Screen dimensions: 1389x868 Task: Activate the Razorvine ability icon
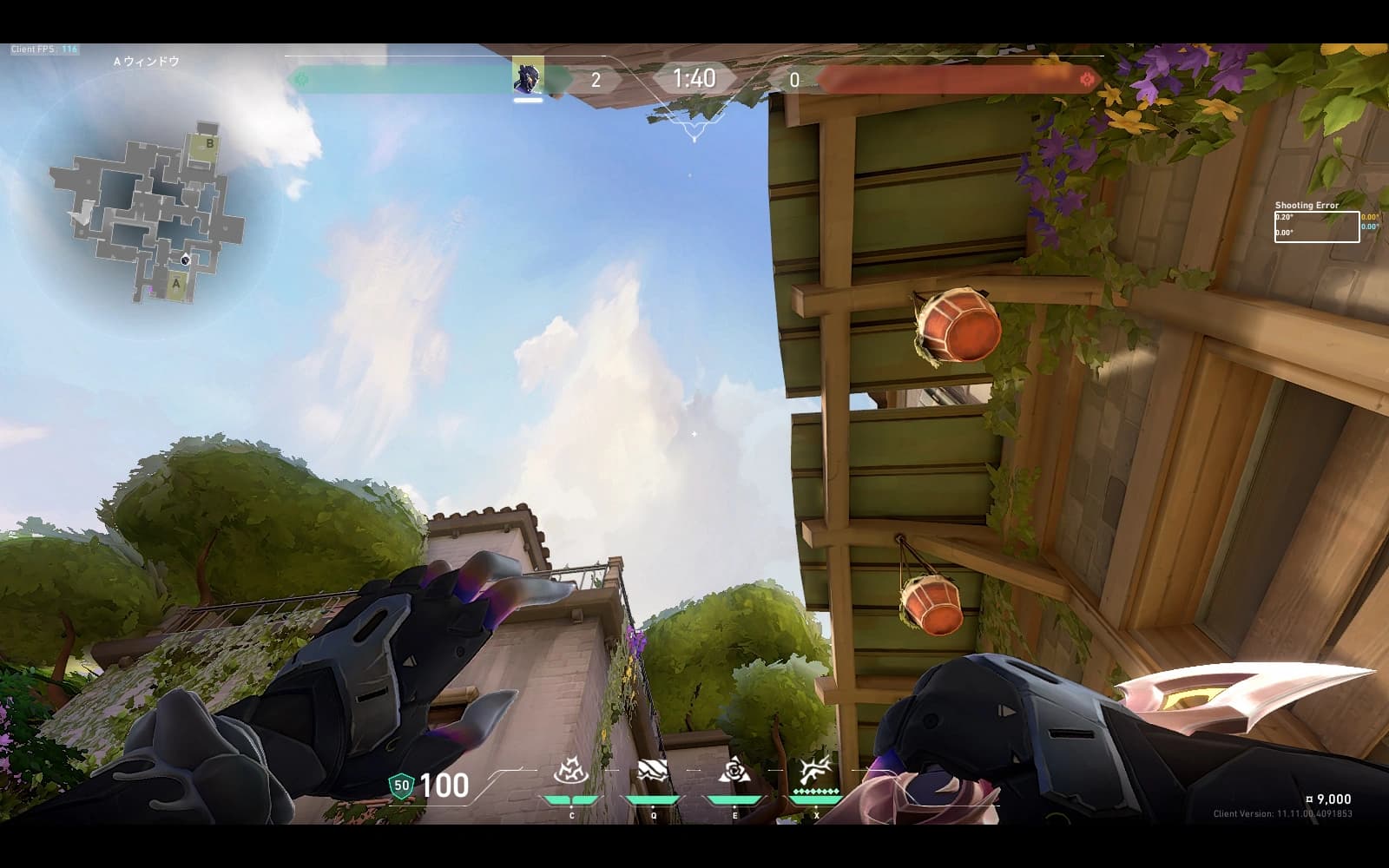pos(571,771)
